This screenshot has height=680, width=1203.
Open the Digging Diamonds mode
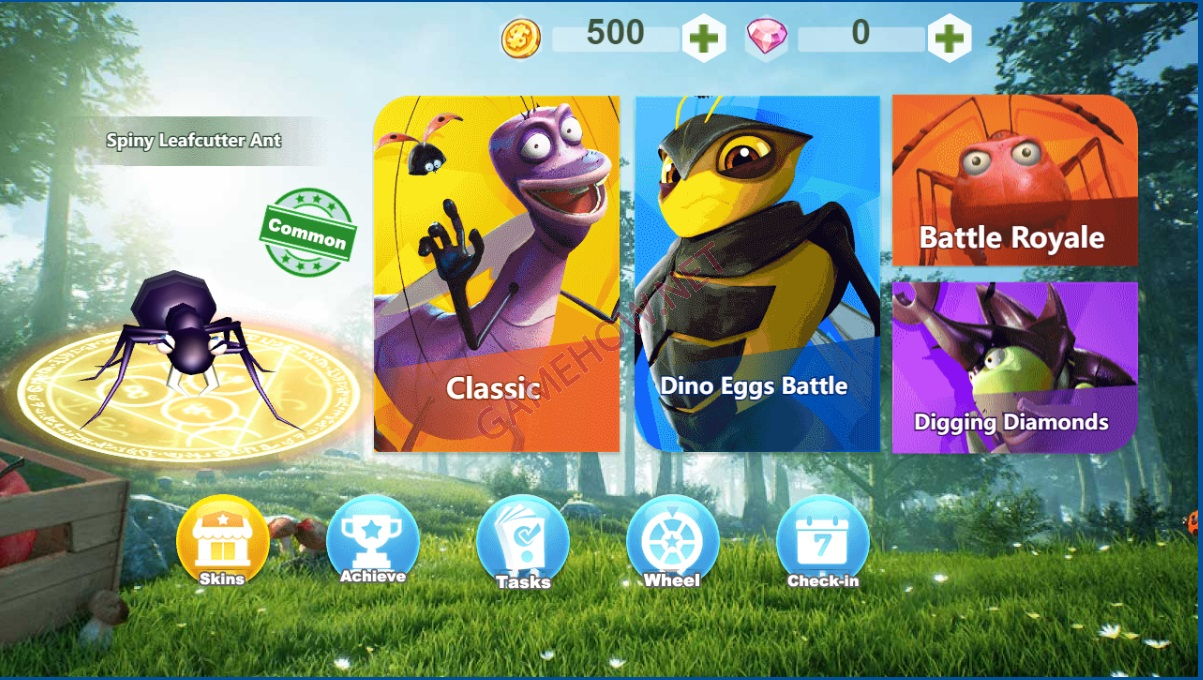coord(1014,367)
